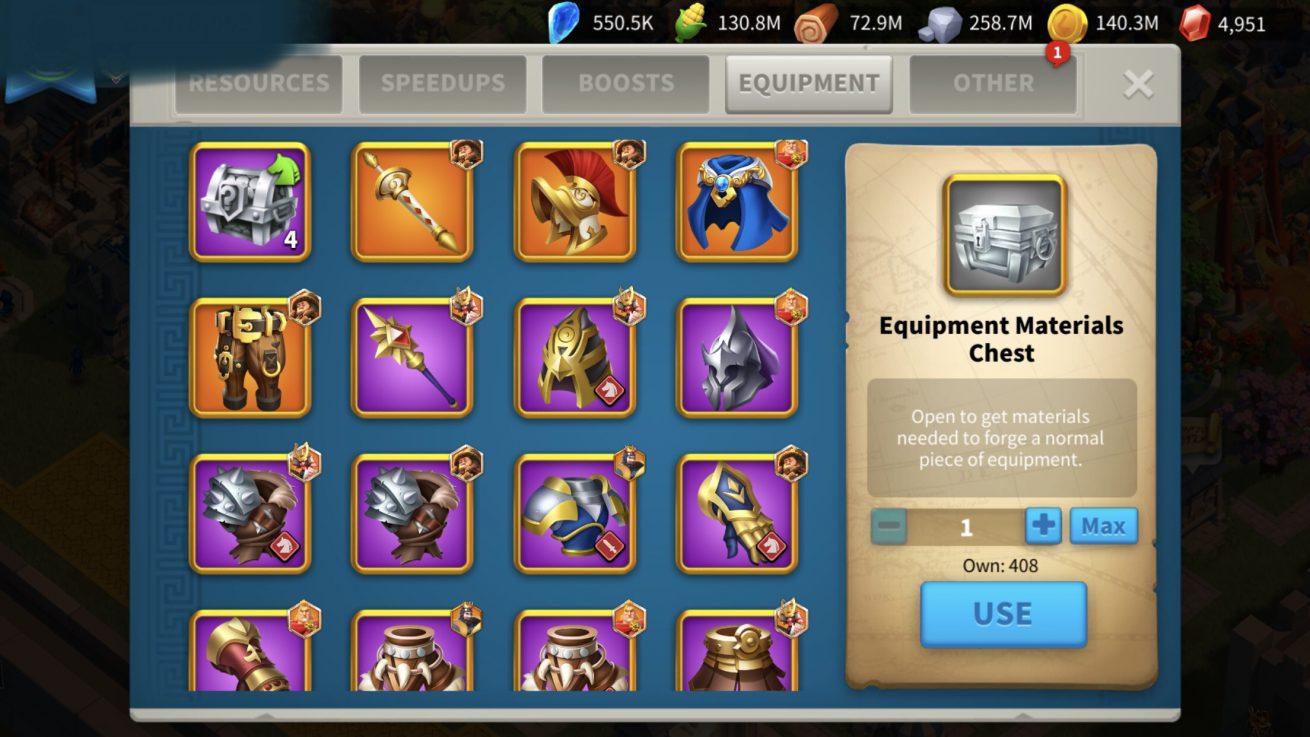Image resolution: width=1310 pixels, height=737 pixels.
Task: Switch to the Other tab
Action: tap(992, 83)
